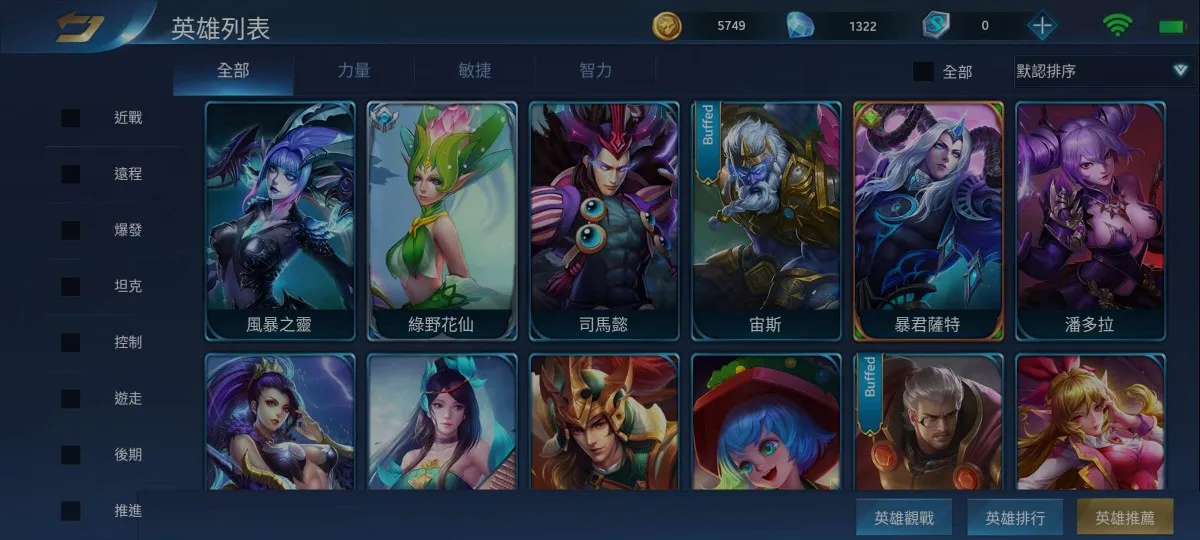This screenshot has height=540, width=1200.
Task: Open the 英雄觀戰 button
Action: point(904,518)
